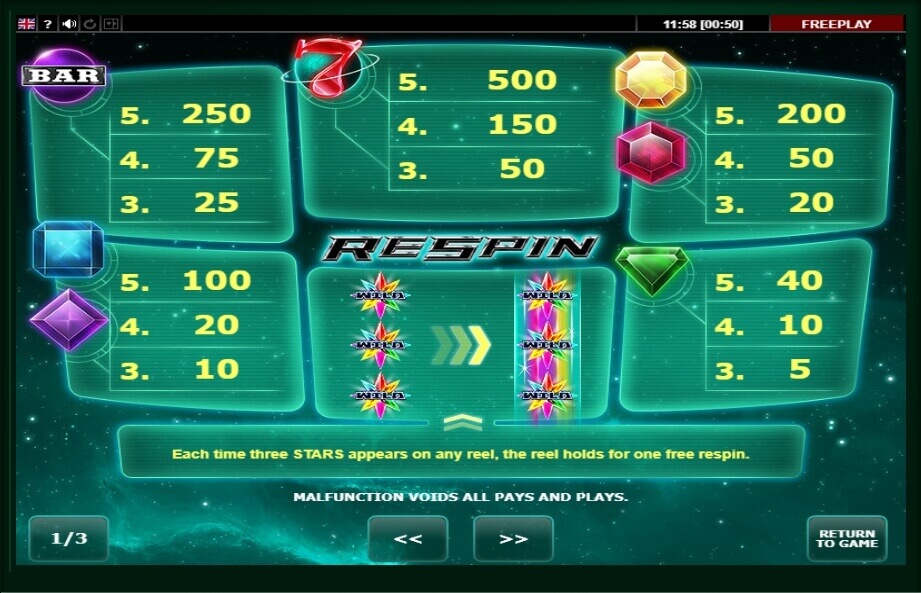Click the circular arrow reload icon
The image size is (921, 593).
click(x=90, y=23)
